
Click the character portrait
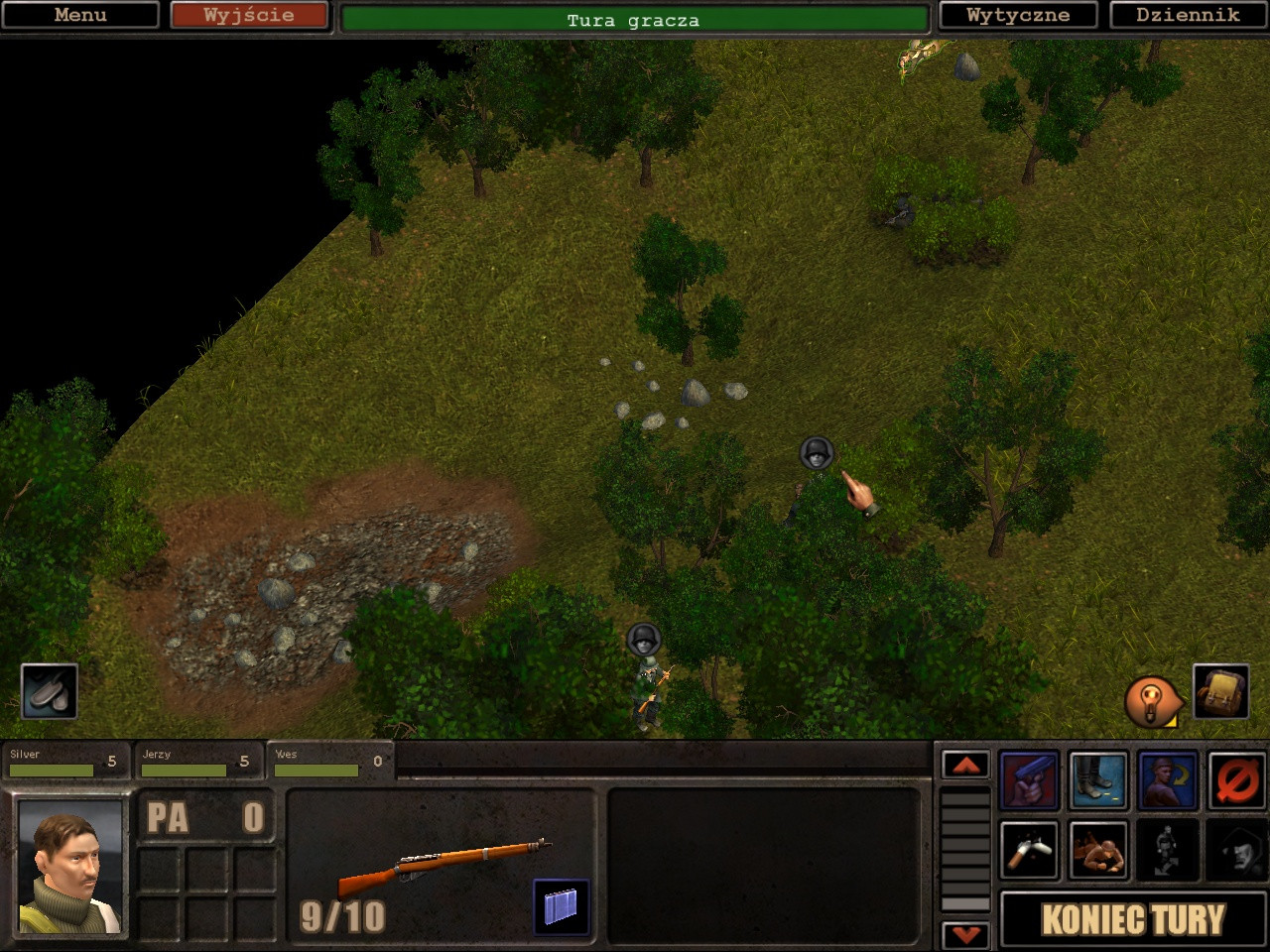tap(69, 867)
